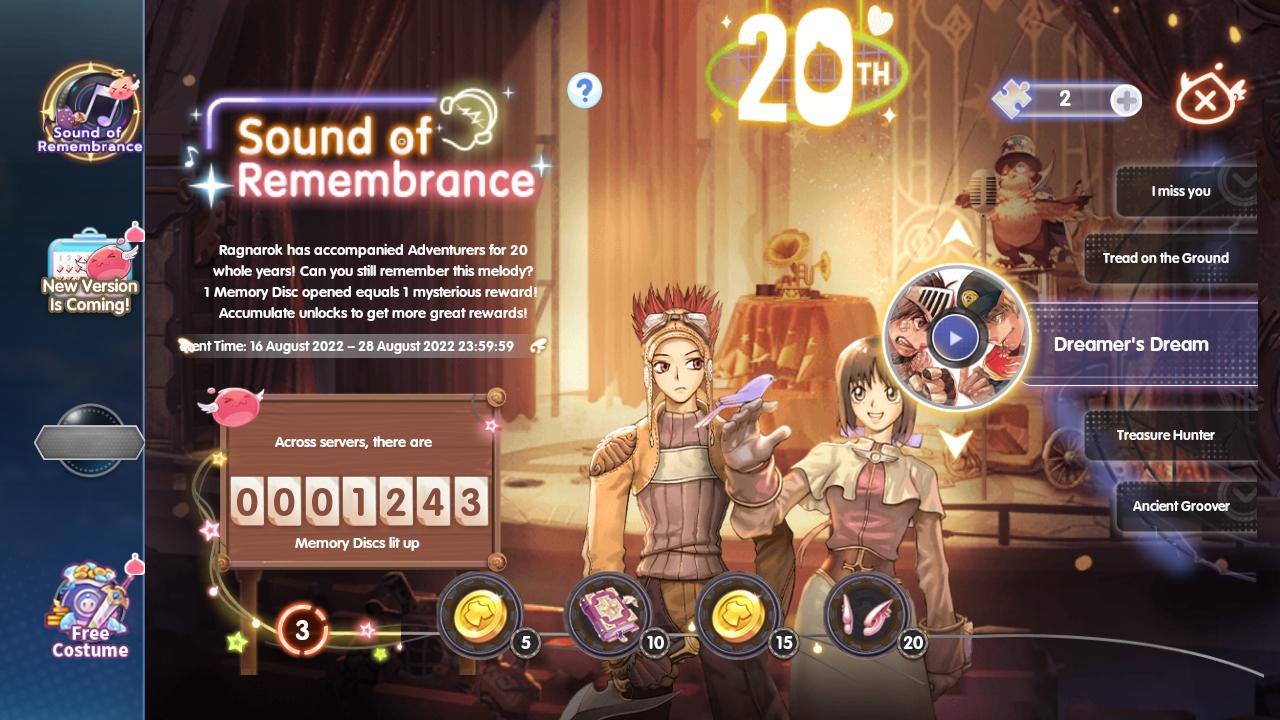Select the I miss you track
This screenshot has width=1280, height=720.
(x=1181, y=191)
